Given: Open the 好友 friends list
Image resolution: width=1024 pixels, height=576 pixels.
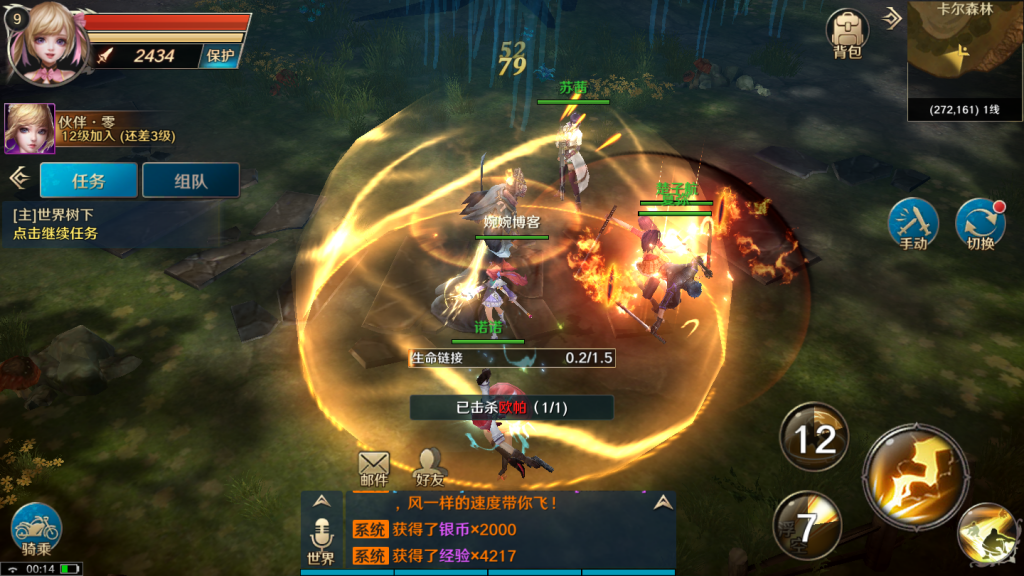Looking at the screenshot, I should coord(430,468).
